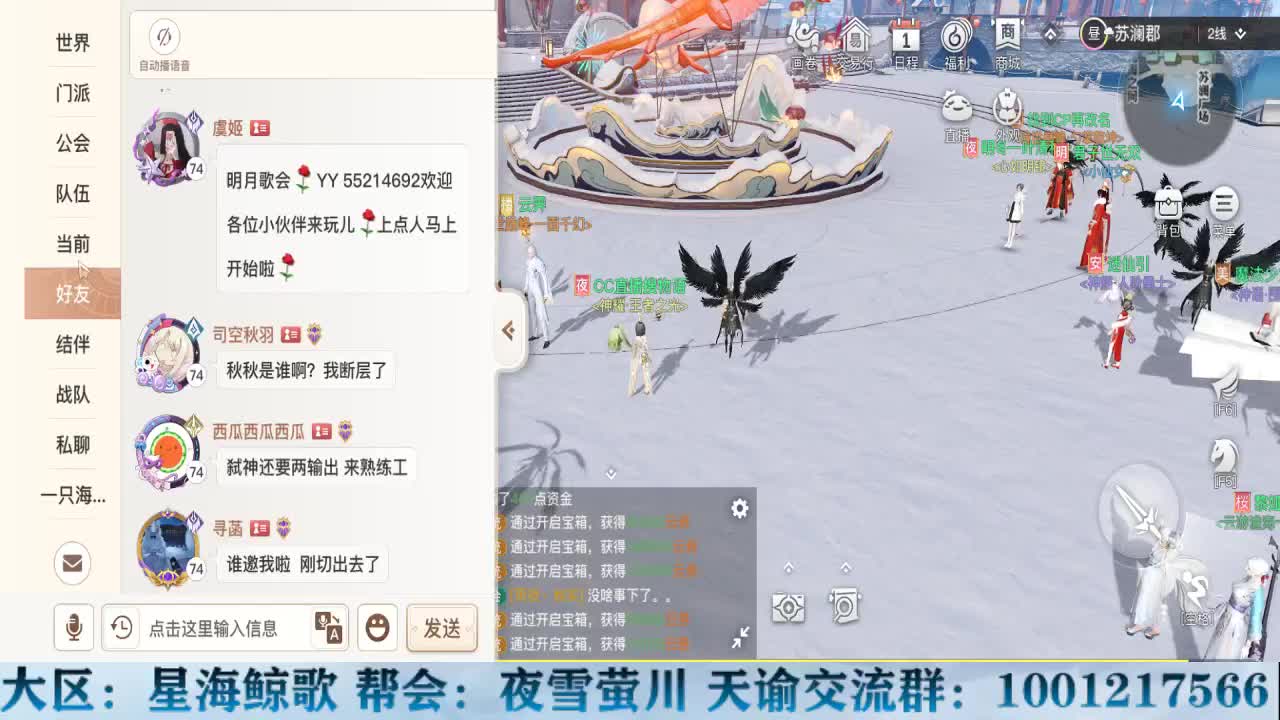Toggle the microphone icon in the chat bar

(72, 629)
